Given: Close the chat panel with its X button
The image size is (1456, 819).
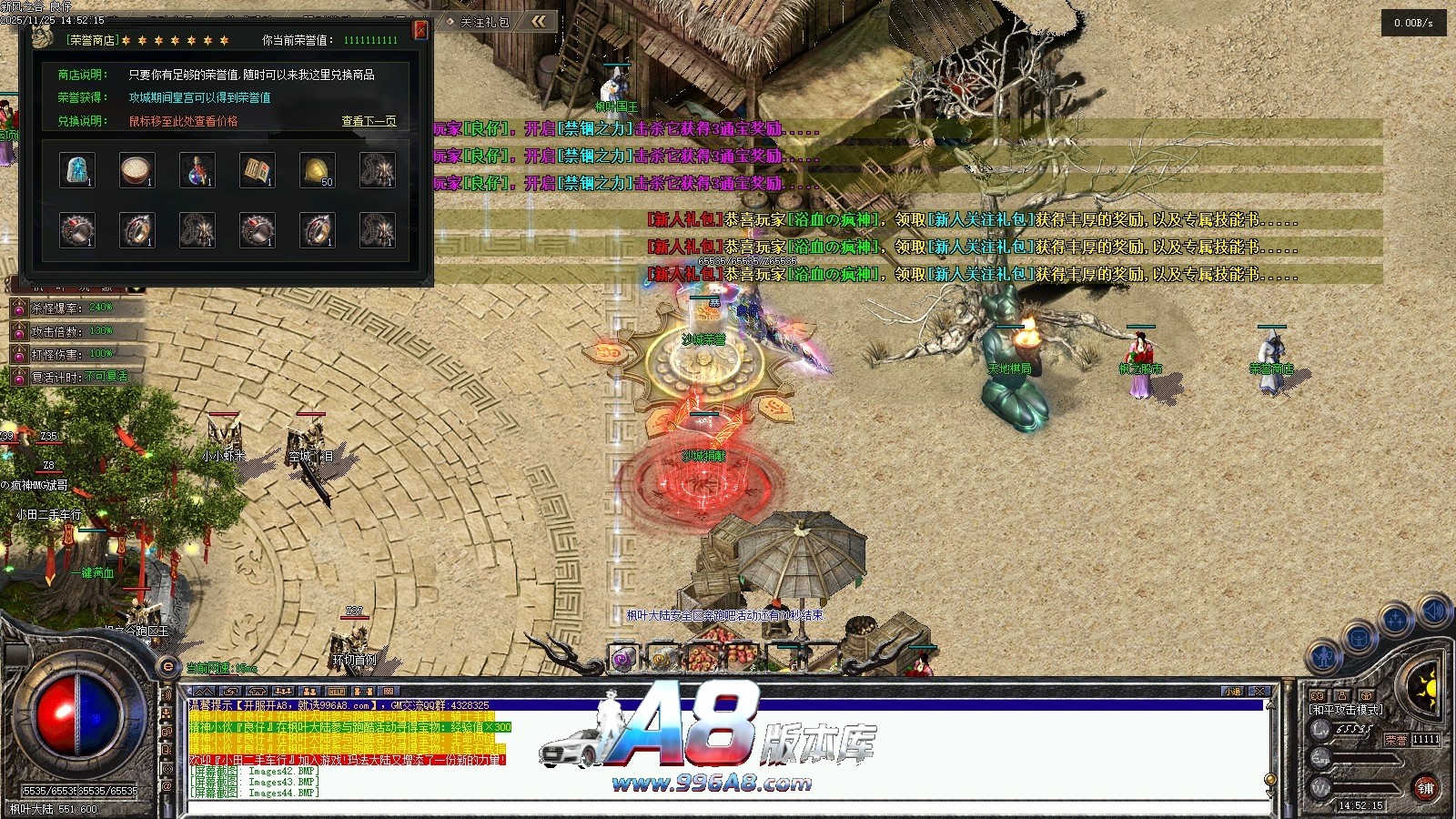Looking at the screenshot, I should pos(1259,692).
